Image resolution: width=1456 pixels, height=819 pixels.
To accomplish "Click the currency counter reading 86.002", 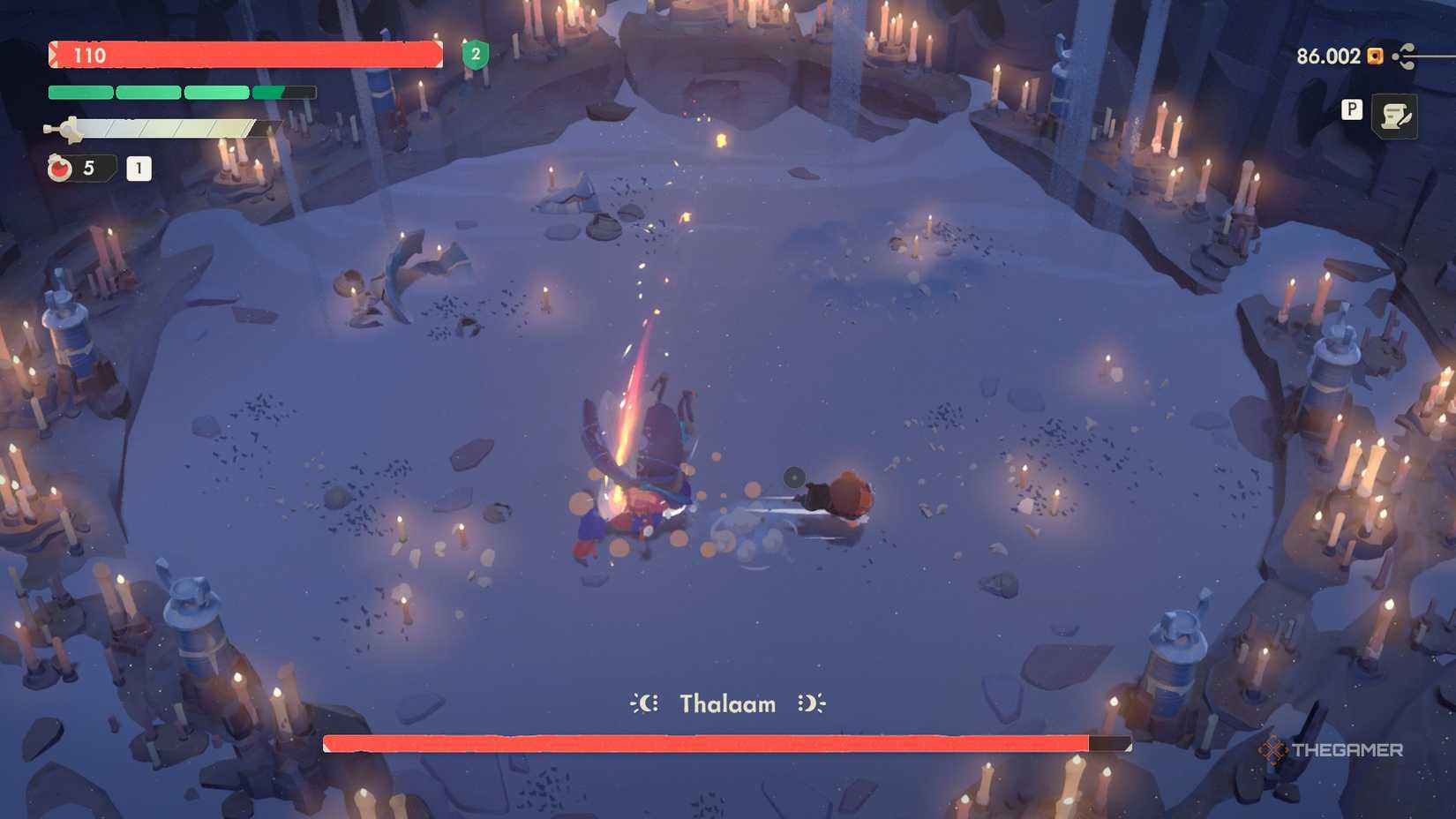I will tap(1325, 56).
